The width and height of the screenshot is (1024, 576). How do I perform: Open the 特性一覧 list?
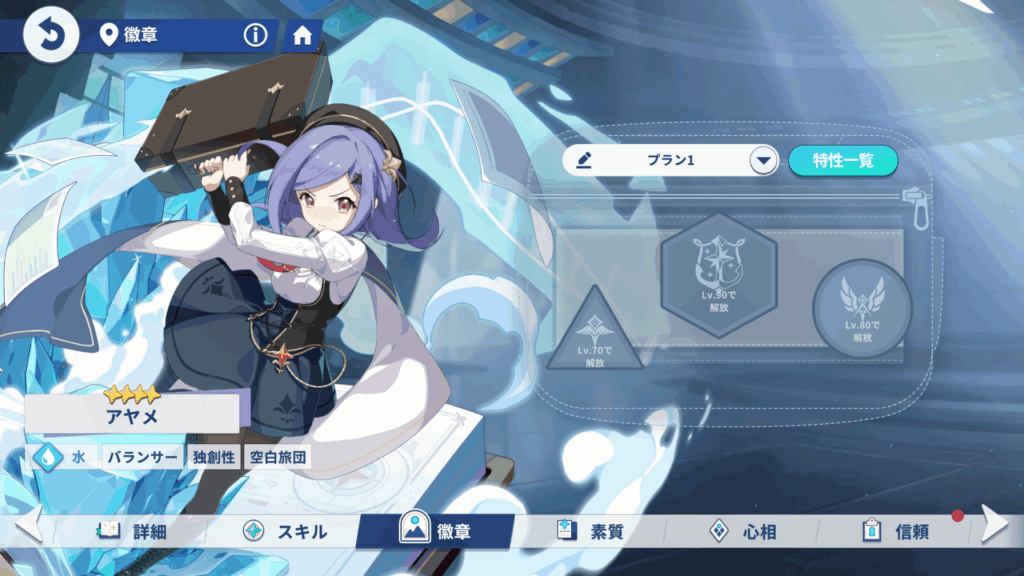click(842, 160)
